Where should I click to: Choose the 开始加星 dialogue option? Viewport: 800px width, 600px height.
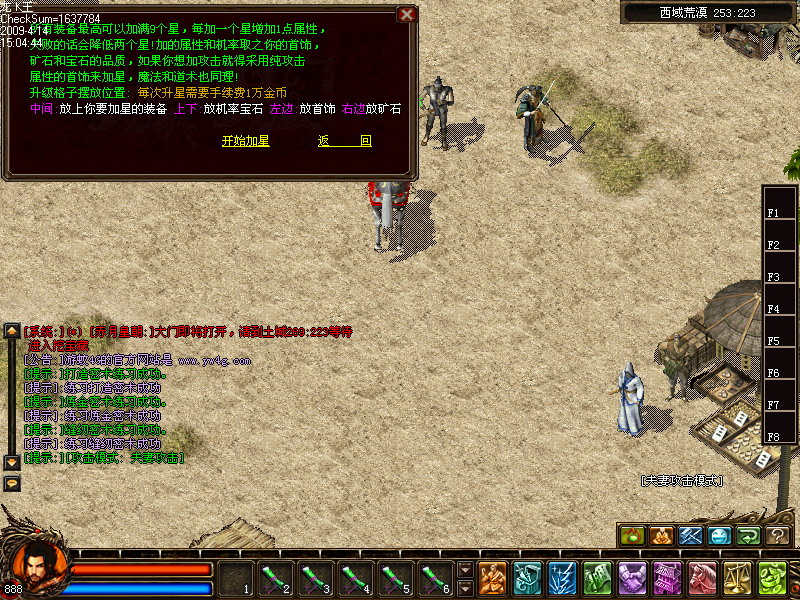[245, 141]
